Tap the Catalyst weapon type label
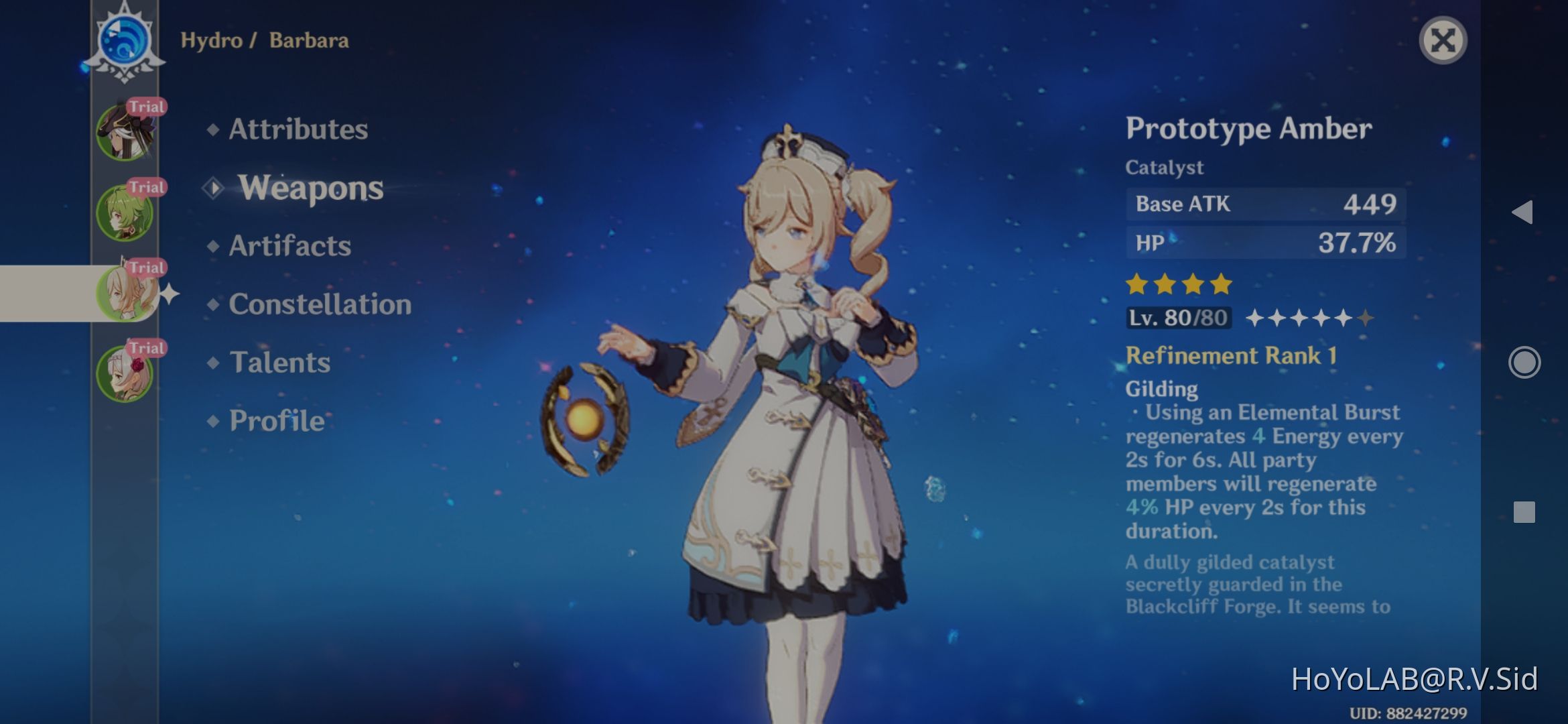Image resolution: width=1568 pixels, height=724 pixels. pyautogui.click(x=1165, y=168)
